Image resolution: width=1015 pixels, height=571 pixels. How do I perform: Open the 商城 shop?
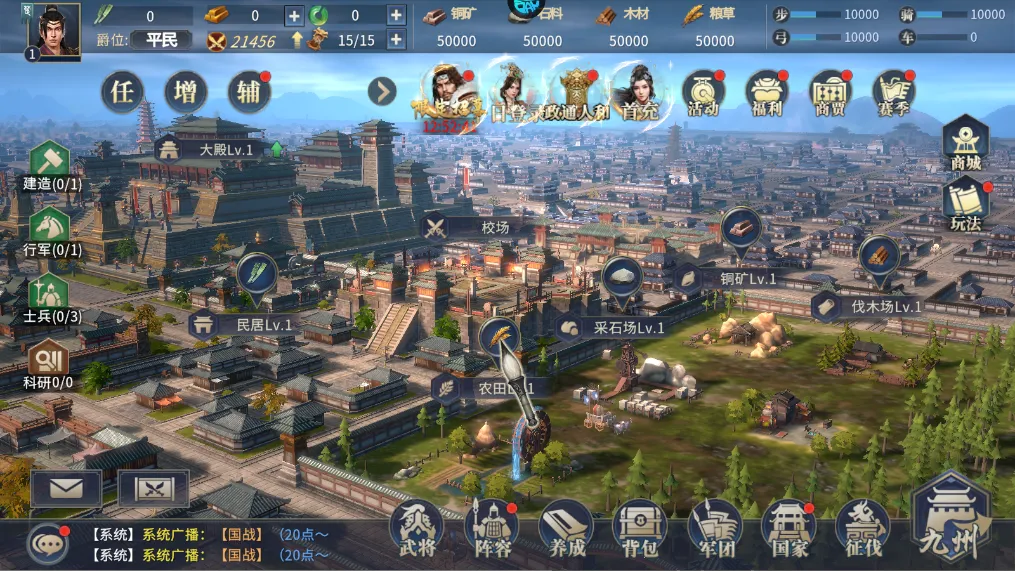[966, 143]
